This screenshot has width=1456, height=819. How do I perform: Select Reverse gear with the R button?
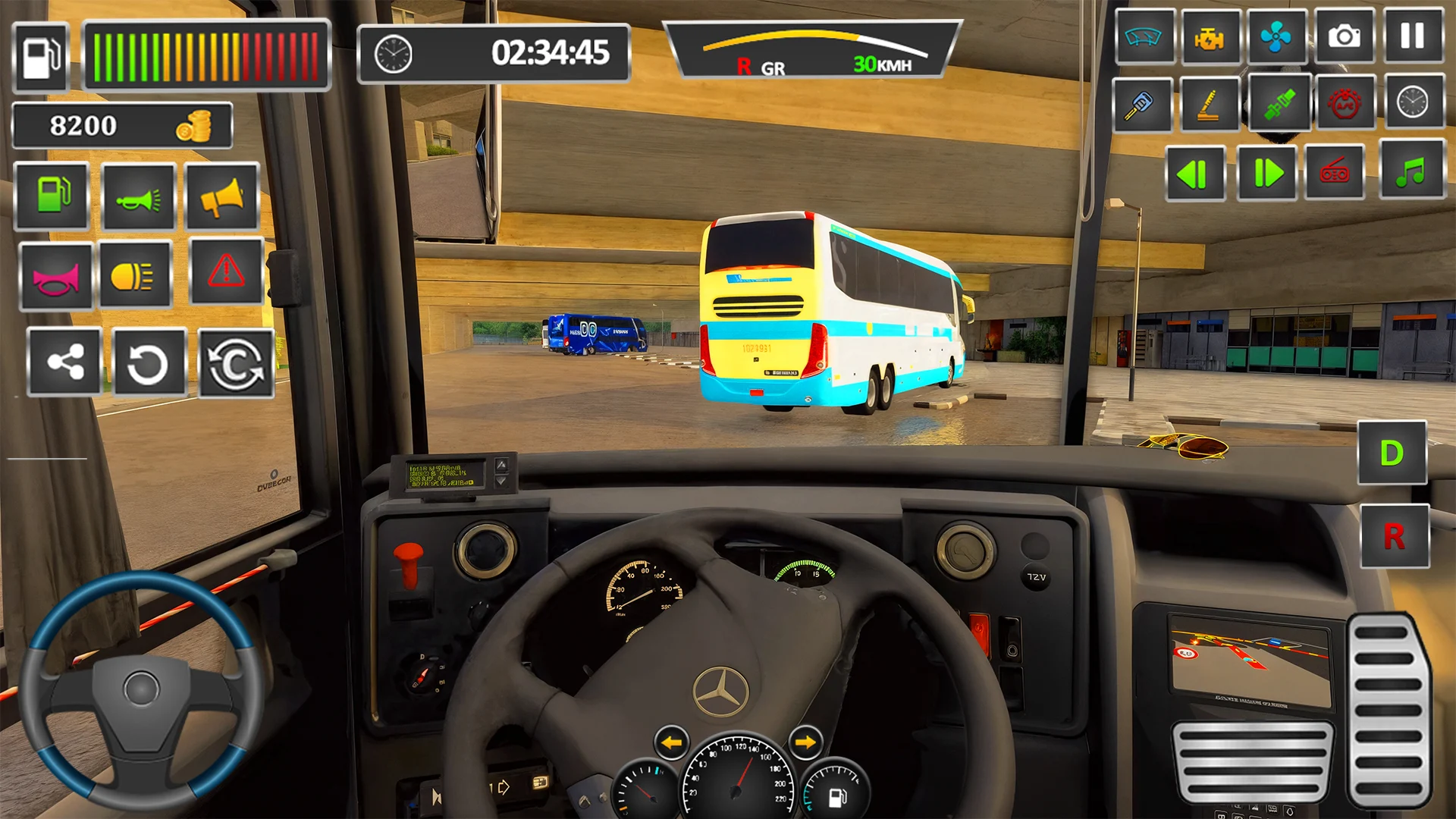(1394, 537)
